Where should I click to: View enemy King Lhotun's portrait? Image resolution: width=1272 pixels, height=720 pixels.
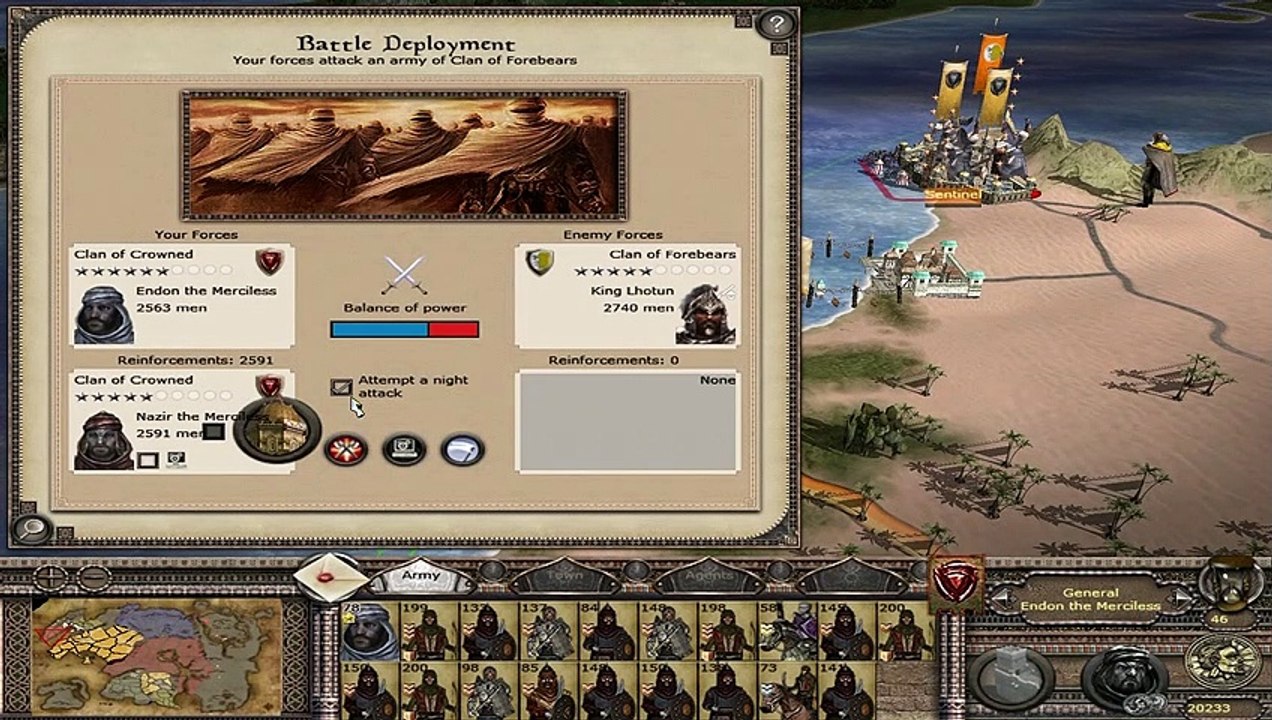tap(705, 314)
